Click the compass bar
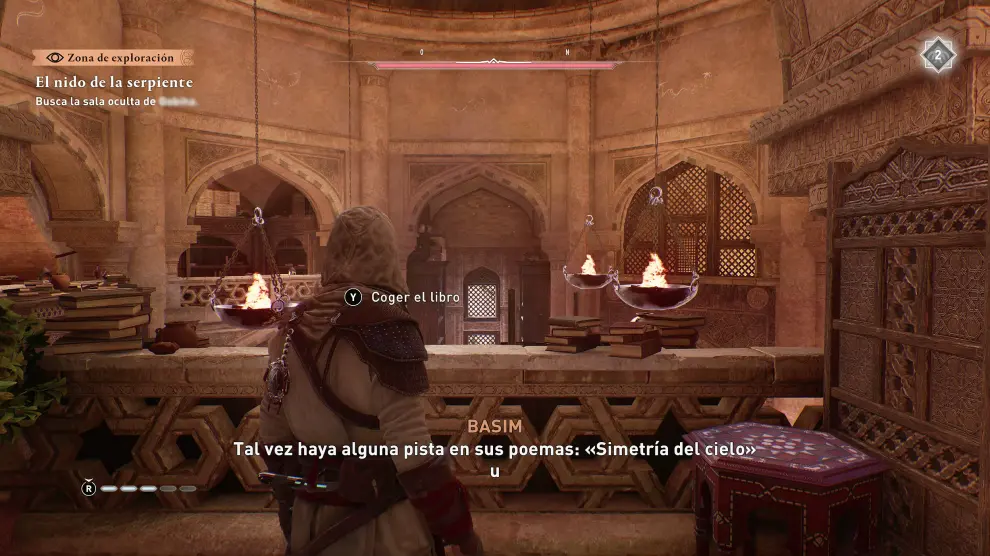 point(495,64)
